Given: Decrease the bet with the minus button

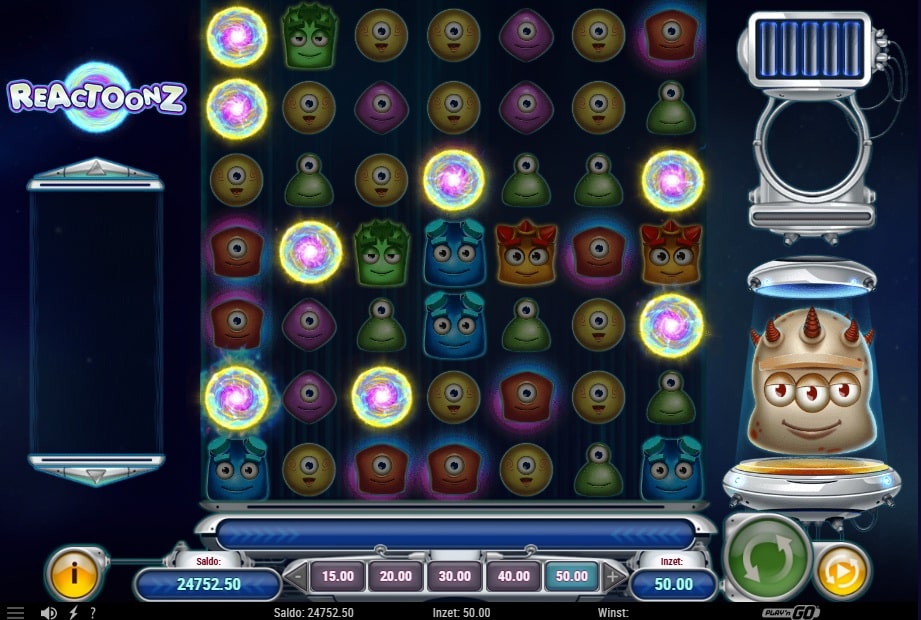Looking at the screenshot, I should tap(297, 576).
